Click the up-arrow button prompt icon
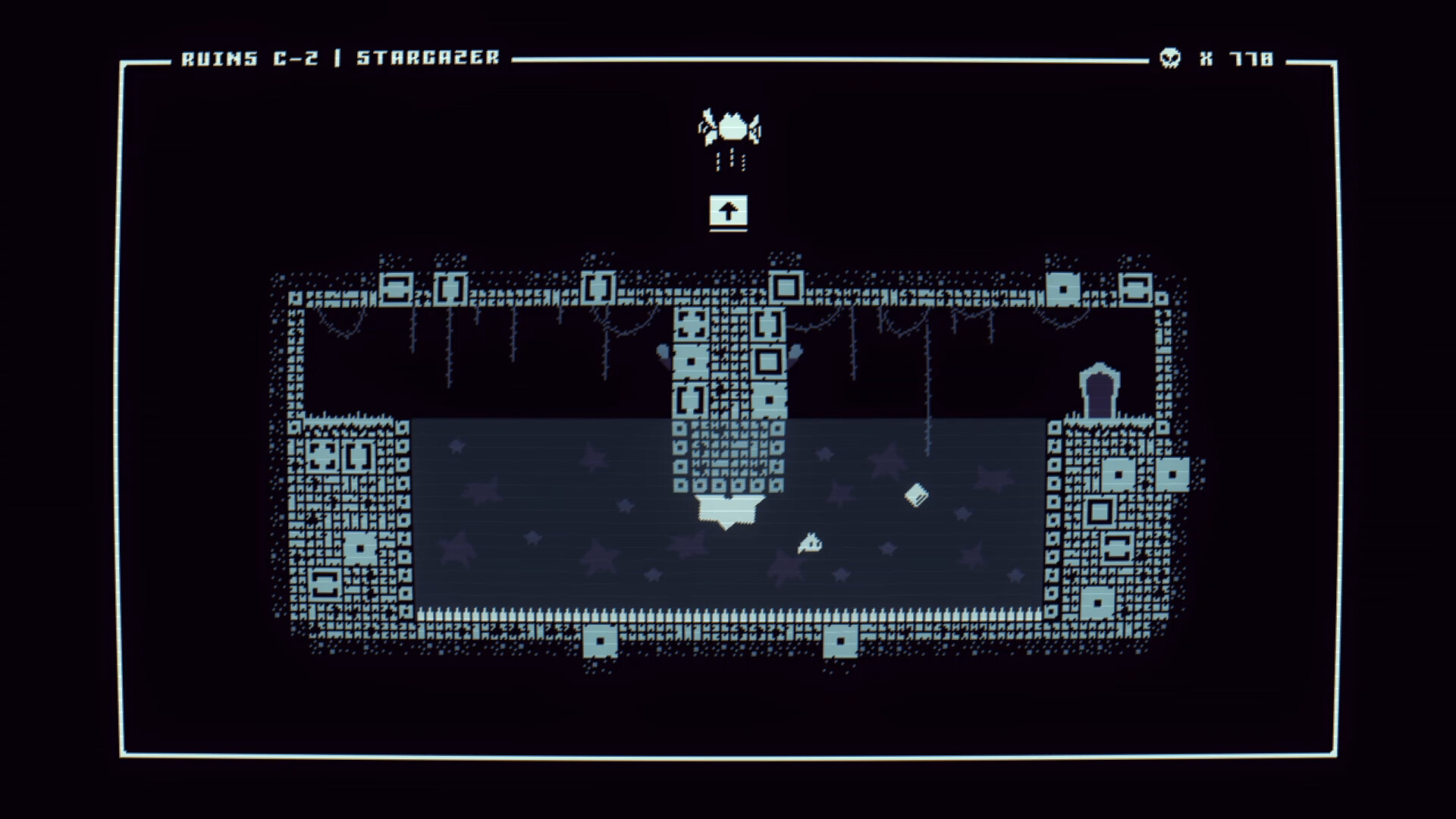 (728, 212)
